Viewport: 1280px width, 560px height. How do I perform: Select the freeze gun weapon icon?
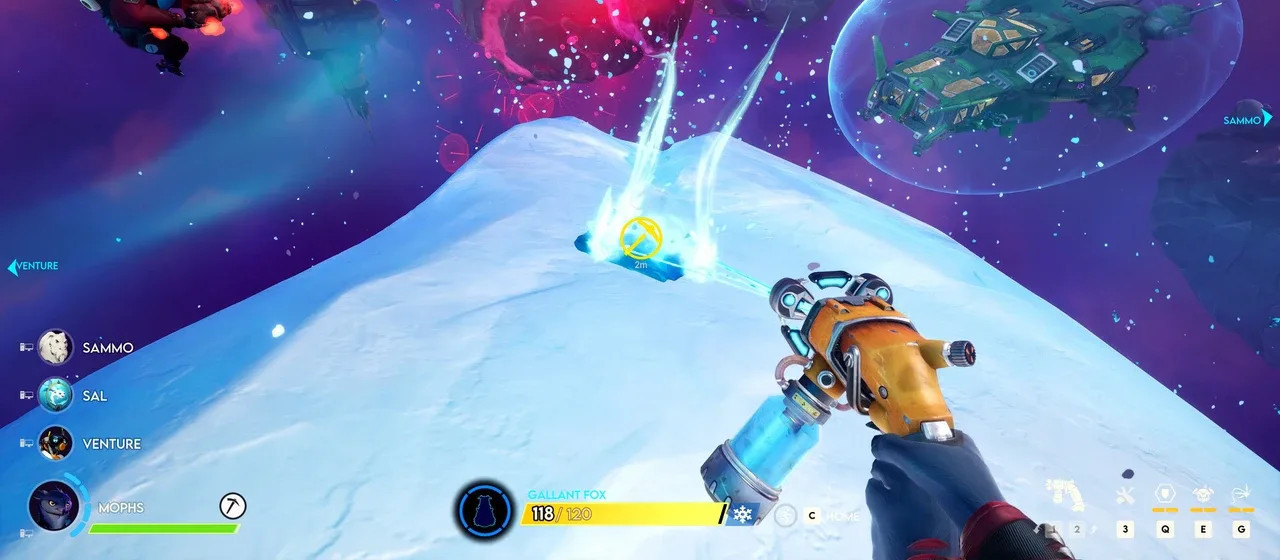pos(1066,496)
